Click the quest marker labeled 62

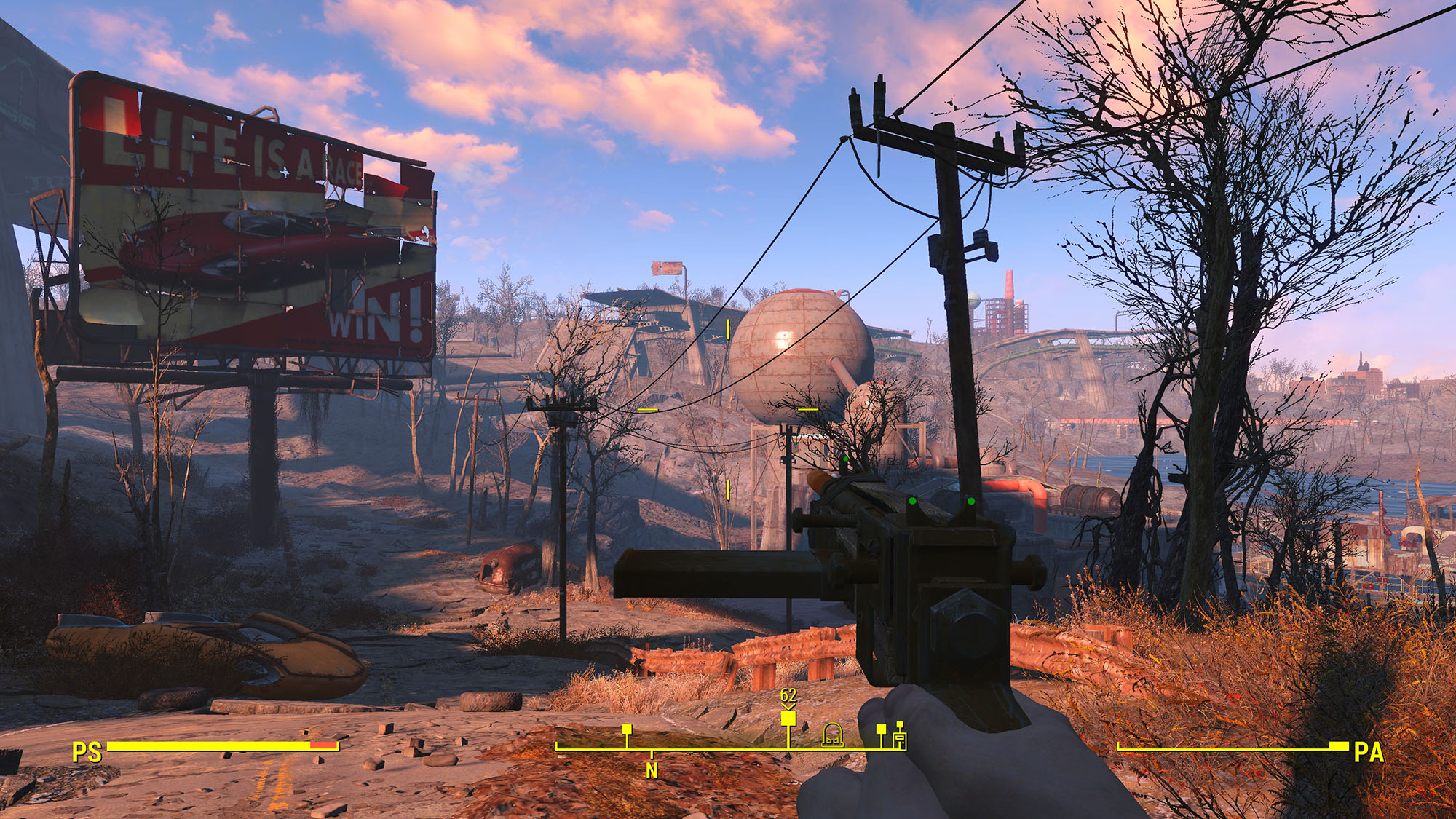click(788, 719)
